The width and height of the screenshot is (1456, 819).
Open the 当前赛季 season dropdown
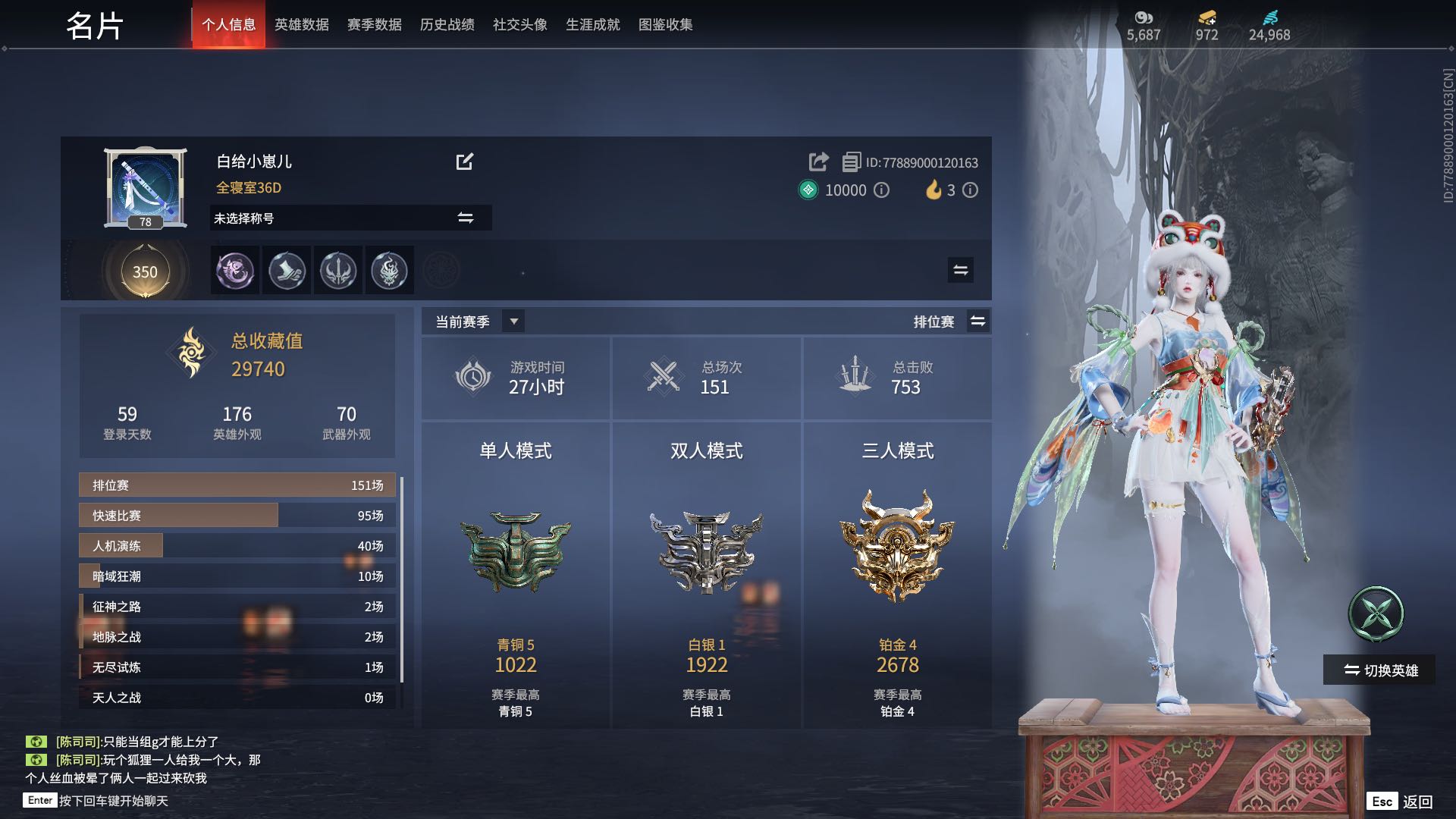[x=513, y=322]
